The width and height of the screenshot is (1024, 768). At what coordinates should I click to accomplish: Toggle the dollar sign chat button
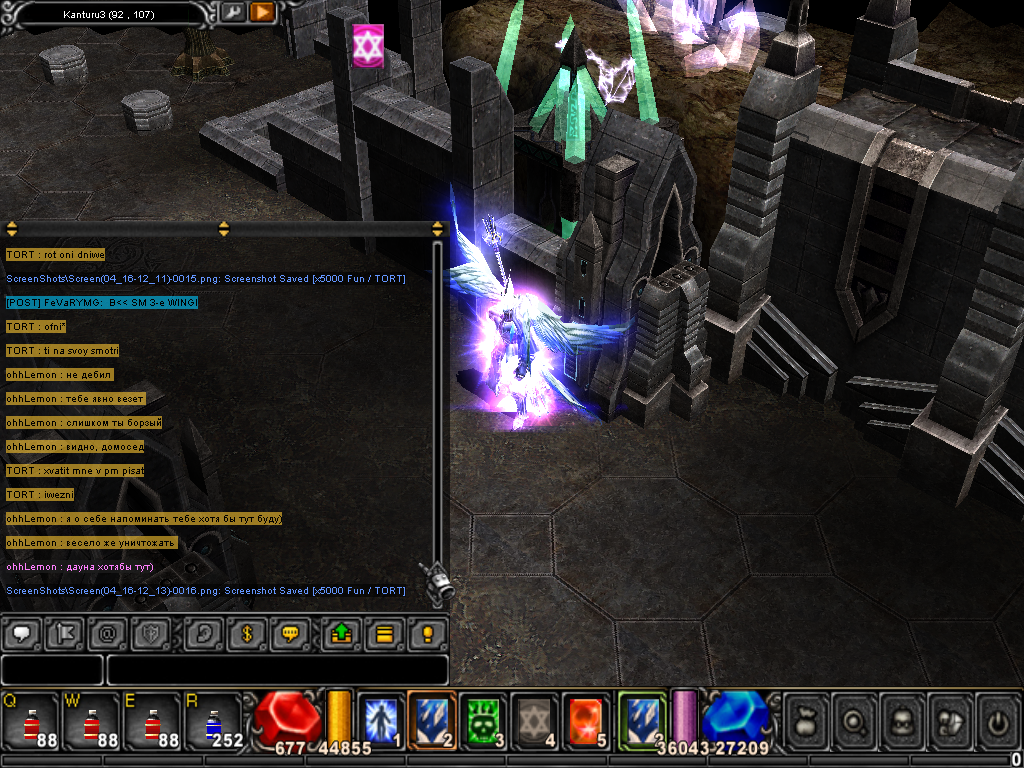pyautogui.click(x=247, y=633)
